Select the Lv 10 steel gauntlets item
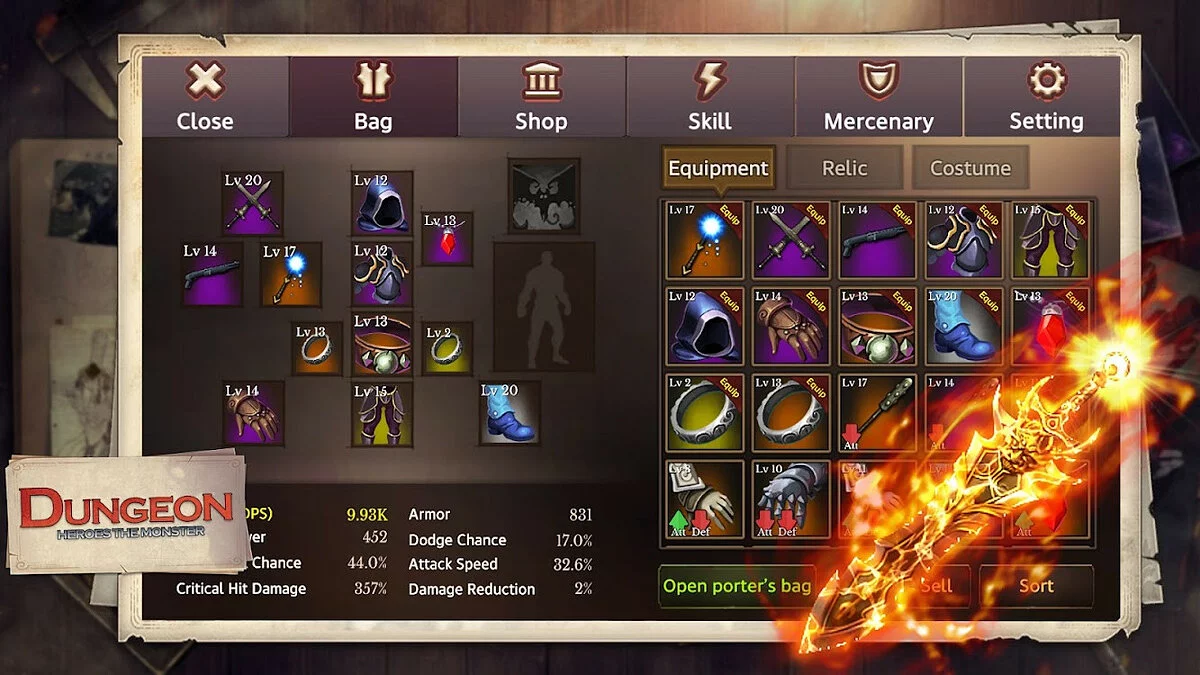 click(792, 498)
